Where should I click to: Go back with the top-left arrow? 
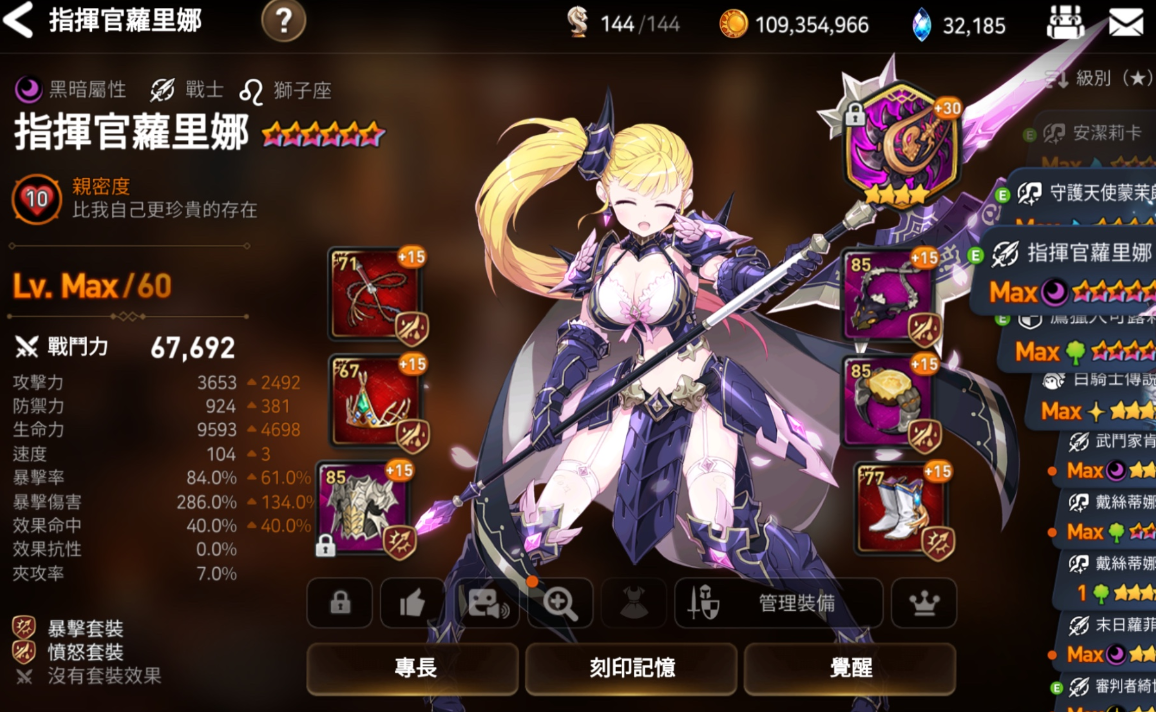coord(20,20)
